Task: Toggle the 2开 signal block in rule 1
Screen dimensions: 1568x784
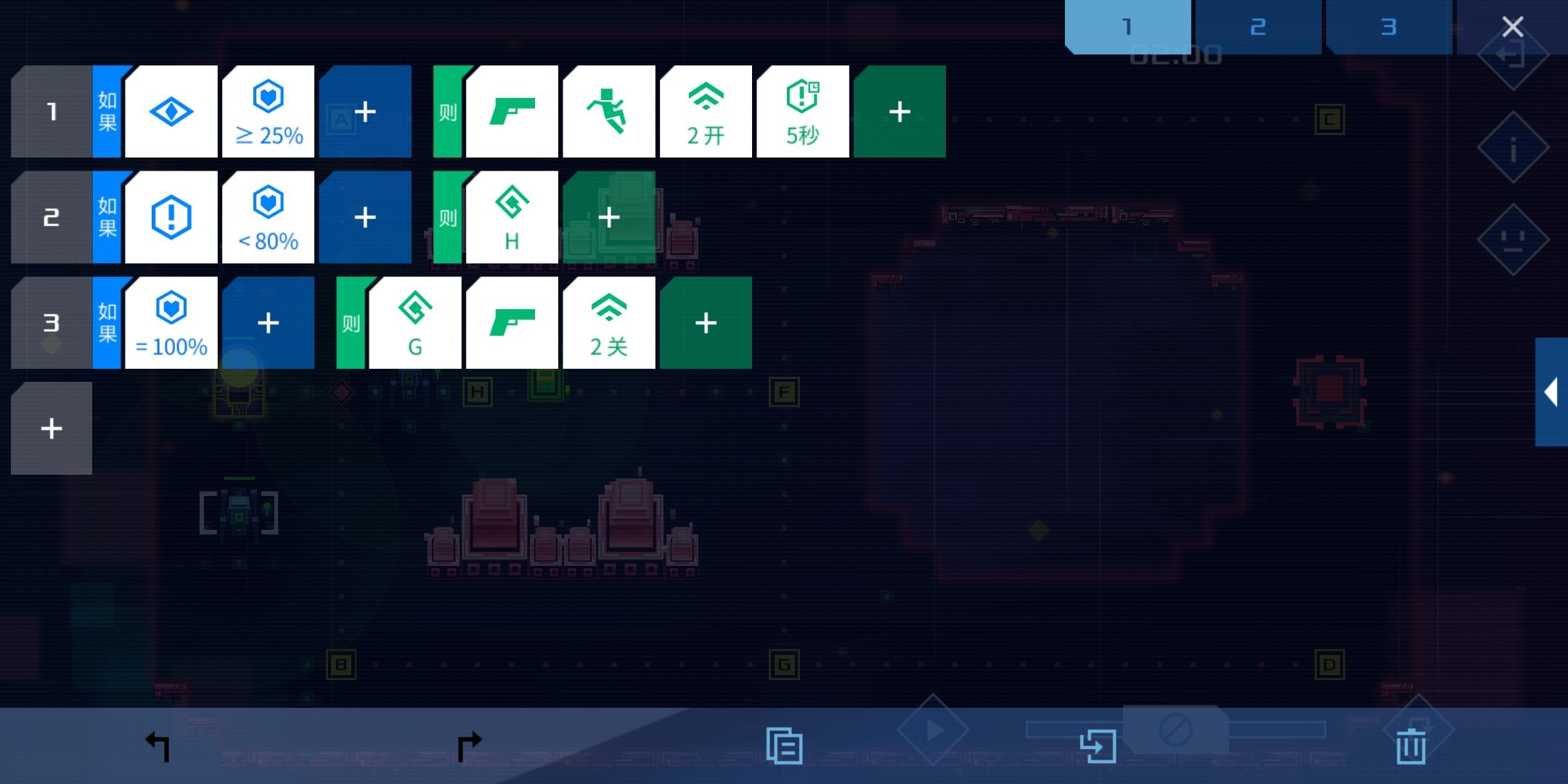Action: coord(705,112)
